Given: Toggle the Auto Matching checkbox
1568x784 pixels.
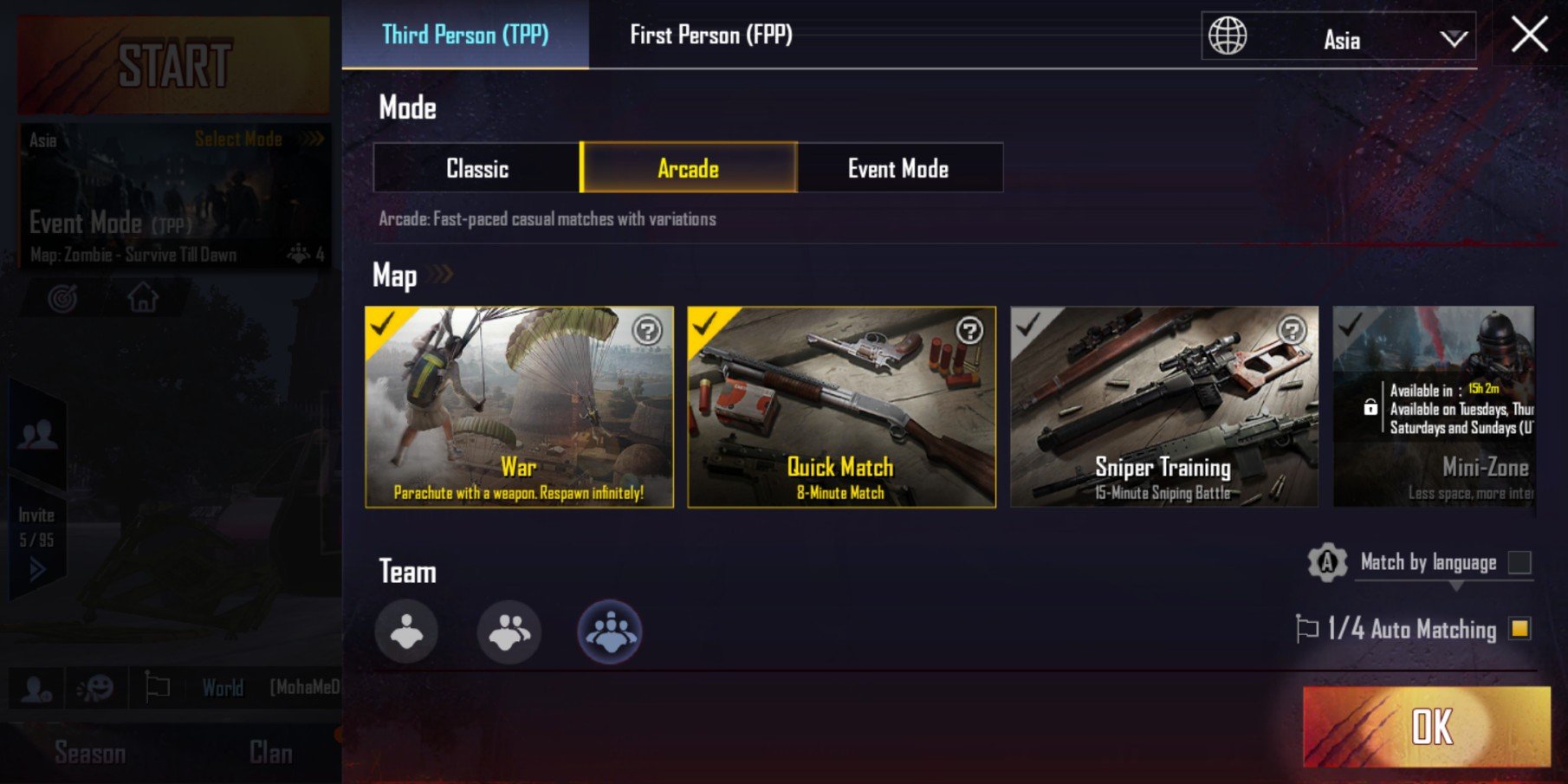Looking at the screenshot, I should coord(1519,628).
